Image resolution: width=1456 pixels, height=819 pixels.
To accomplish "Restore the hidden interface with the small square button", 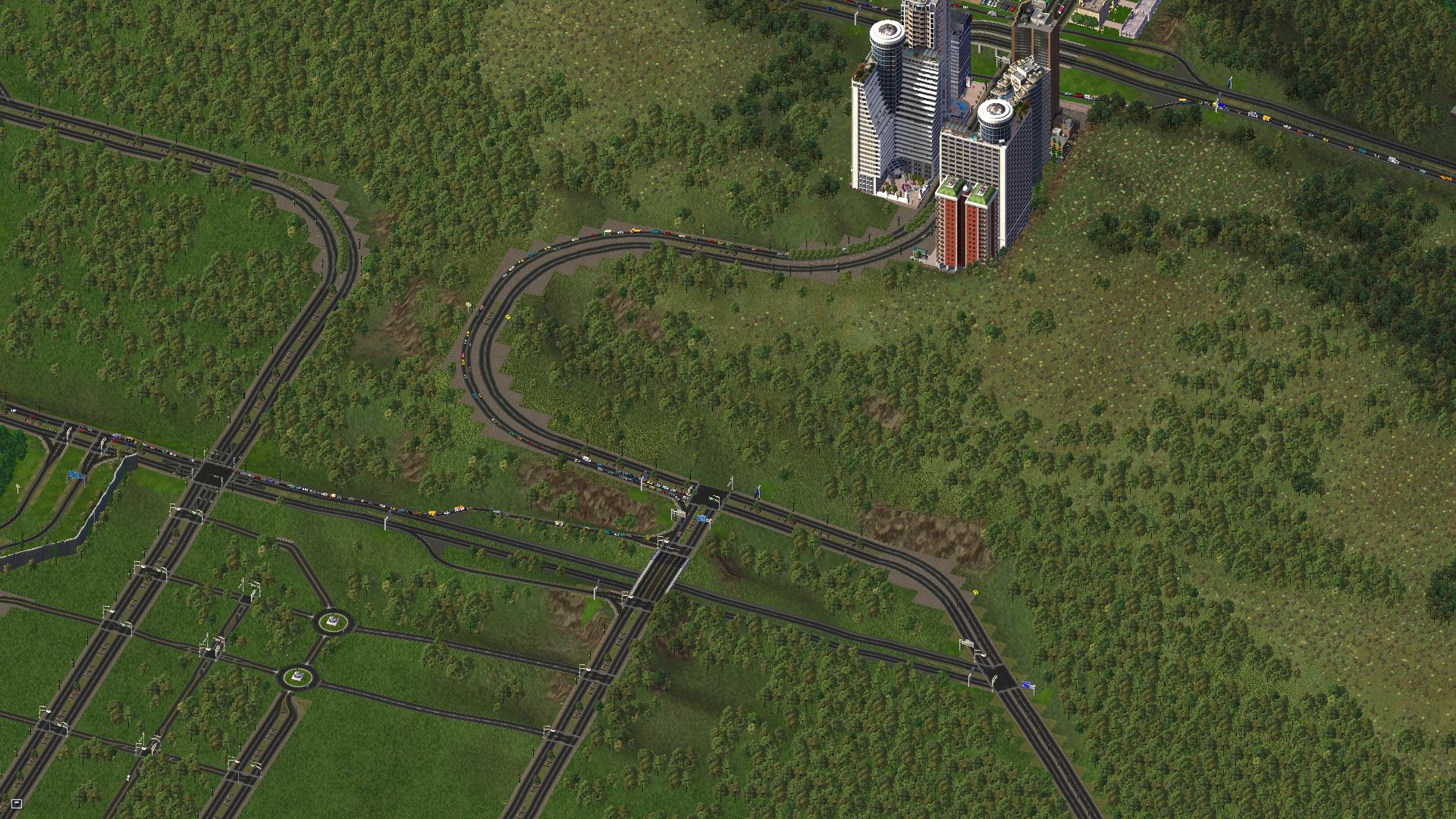I will 17,803.
